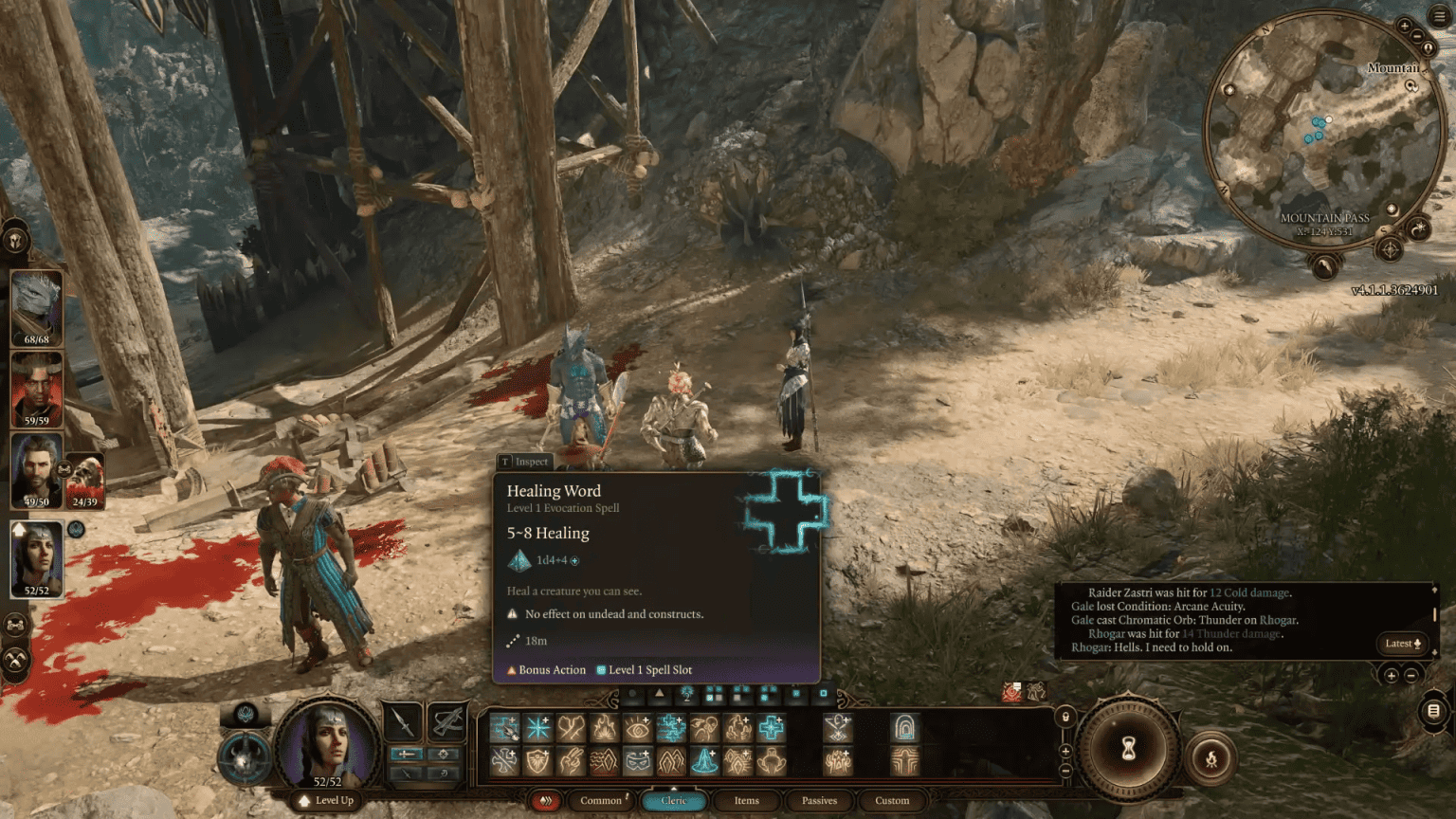Screen dimensions: 1456x819
Task: Click the campfire icon to travel to camp
Action: click(1211, 759)
